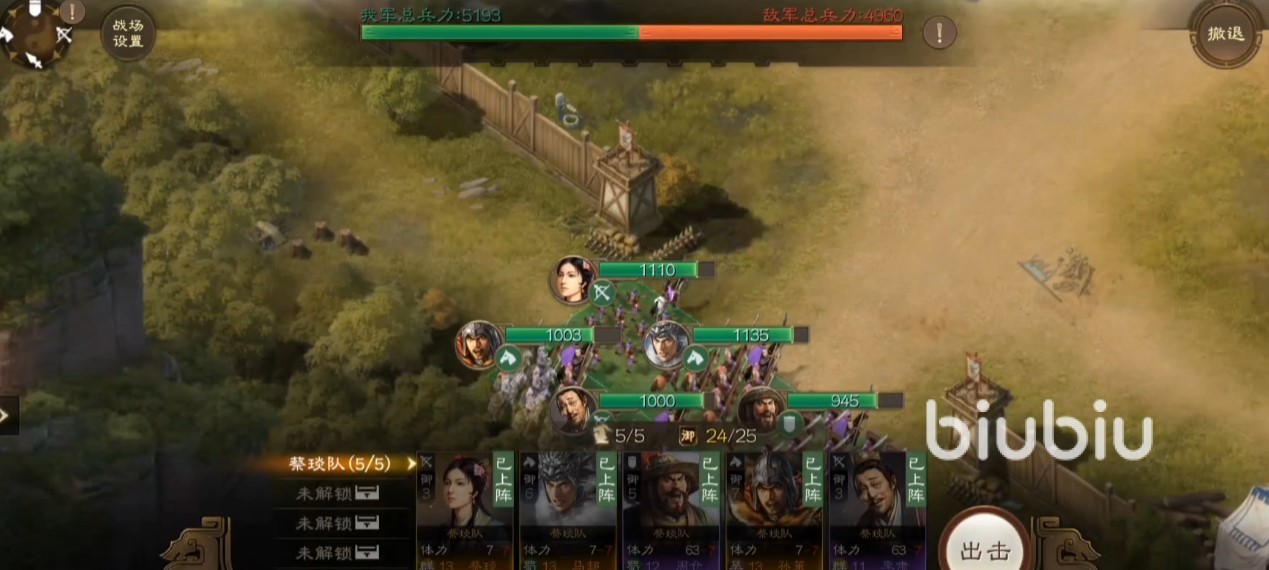
Task: Select the cavalry unit with 1003 troops
Action: click(x=479, y=343)
